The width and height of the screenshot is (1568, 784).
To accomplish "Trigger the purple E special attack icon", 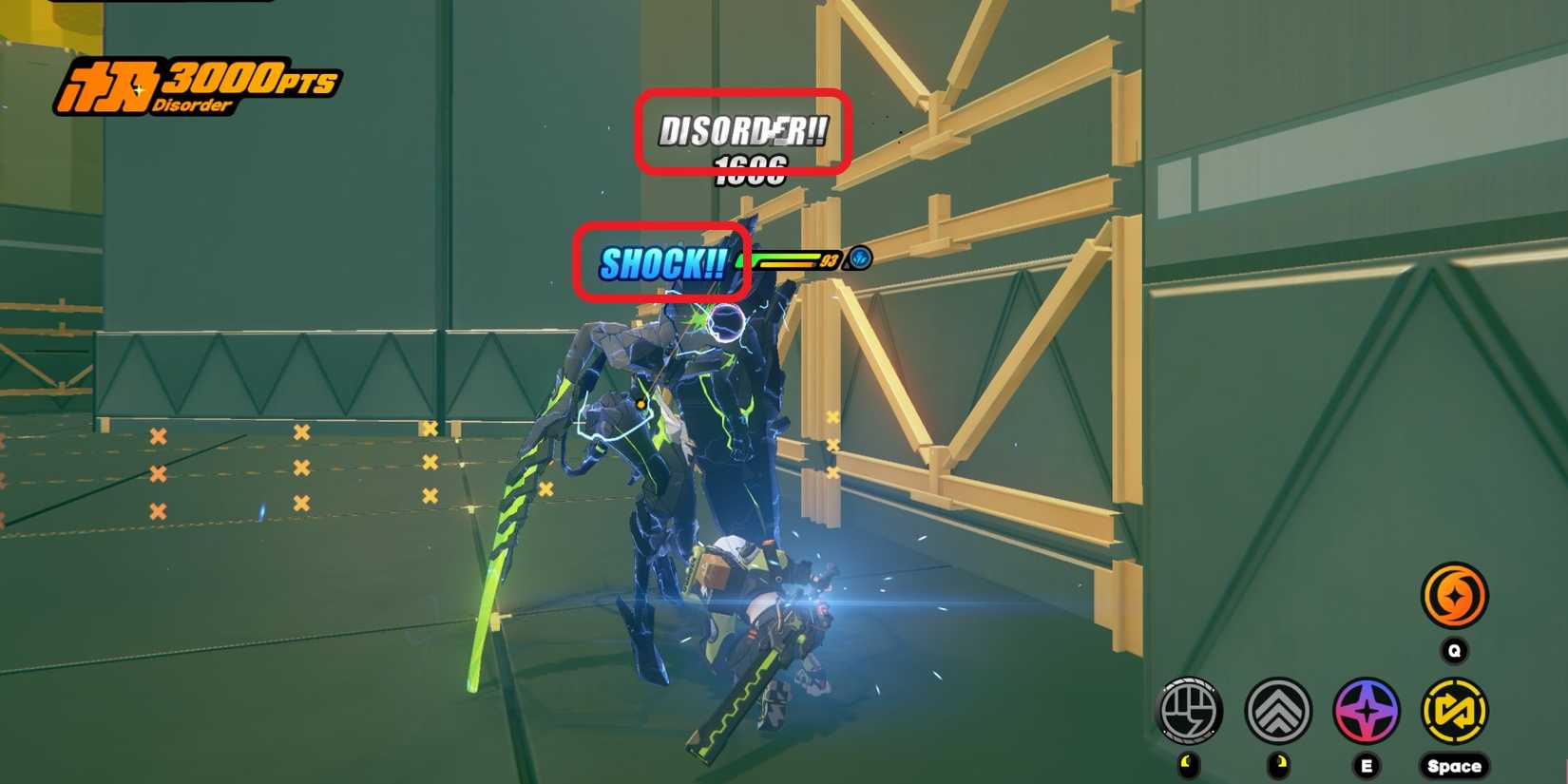I will click(x=1367, y=707).
